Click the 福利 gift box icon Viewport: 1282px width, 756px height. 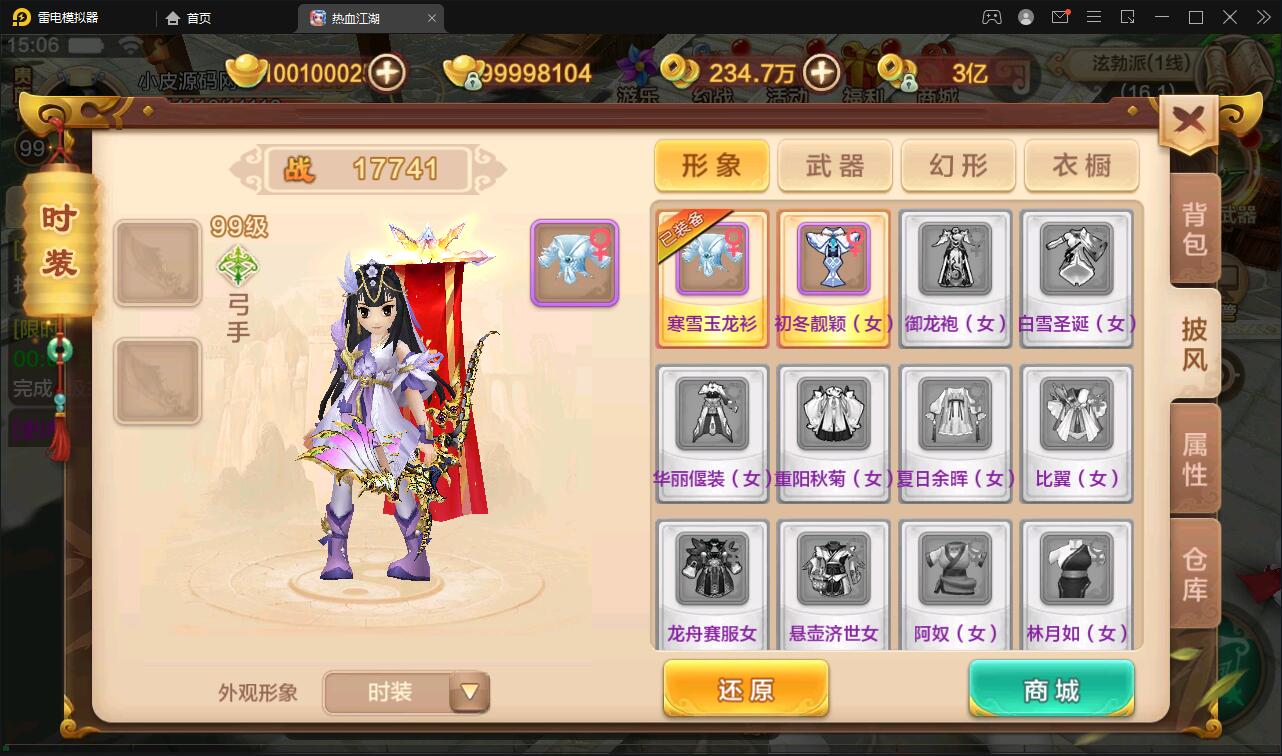858,70
